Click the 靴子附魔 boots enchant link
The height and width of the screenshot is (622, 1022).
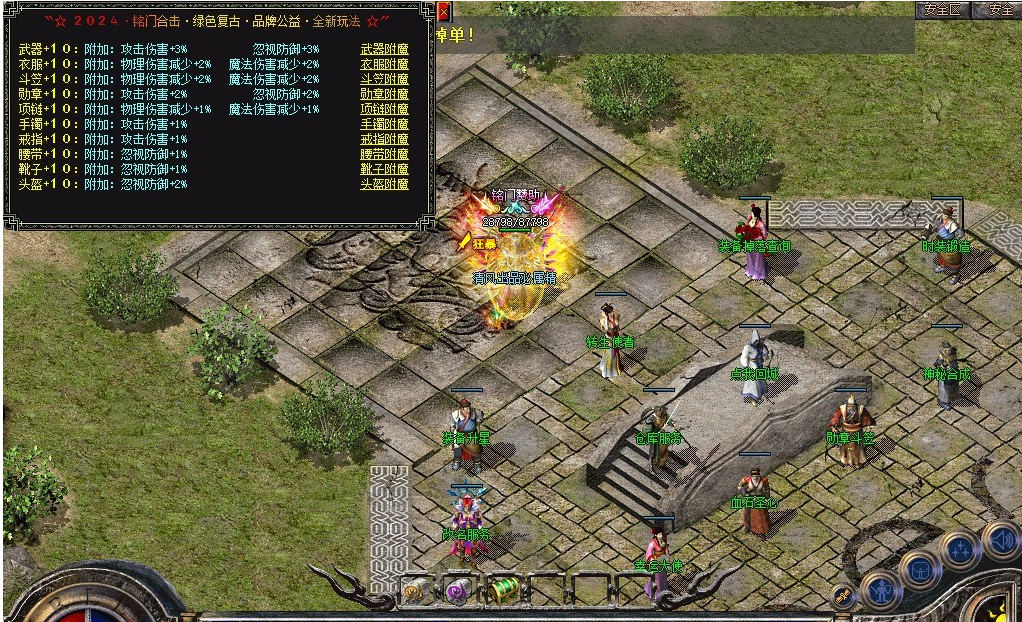click(x=384, y=169)
